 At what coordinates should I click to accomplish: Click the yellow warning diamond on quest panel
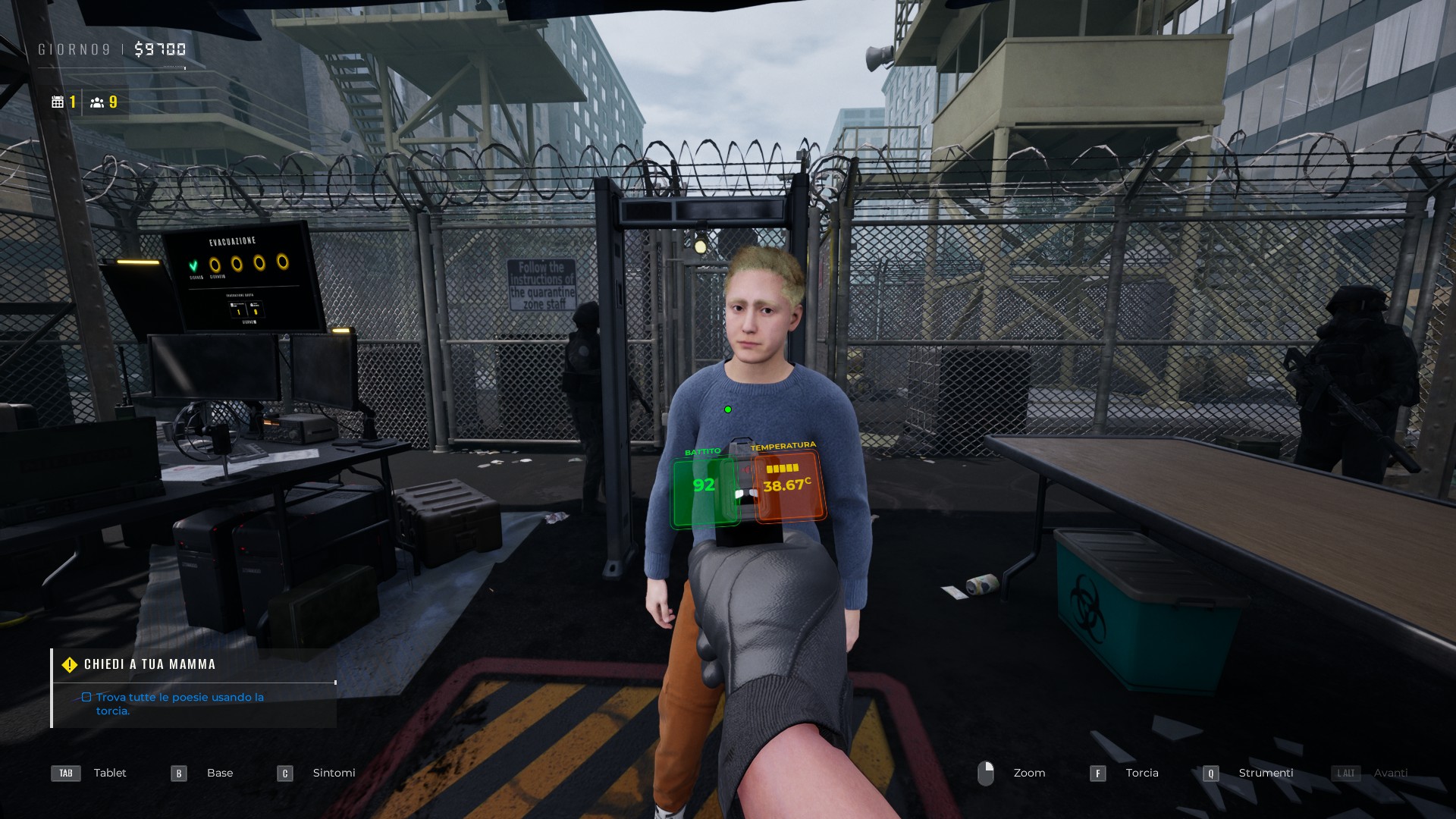69,664
